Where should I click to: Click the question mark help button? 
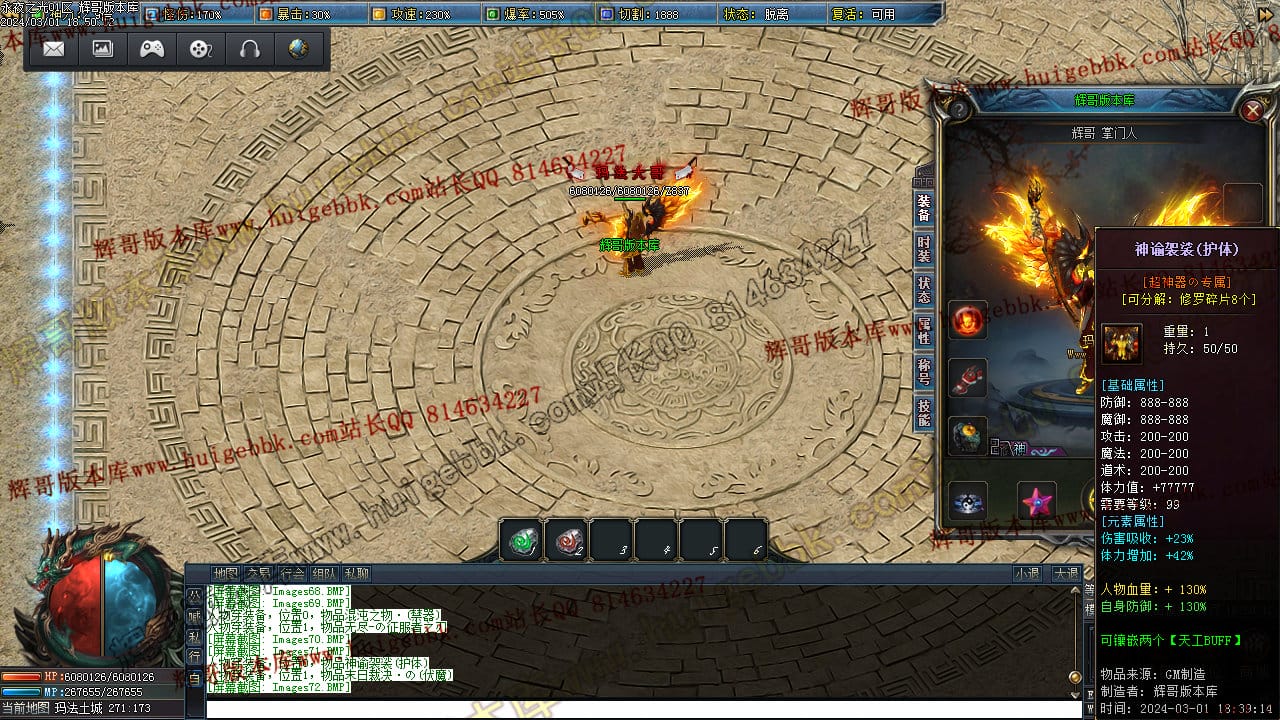pos(958,109)
